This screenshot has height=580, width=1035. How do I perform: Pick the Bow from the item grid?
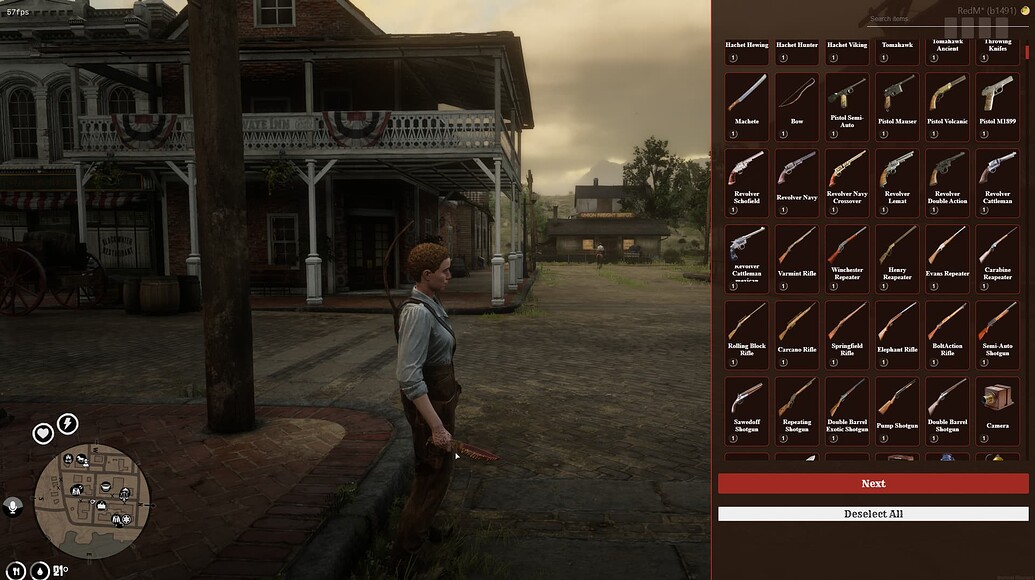point(797,106)
